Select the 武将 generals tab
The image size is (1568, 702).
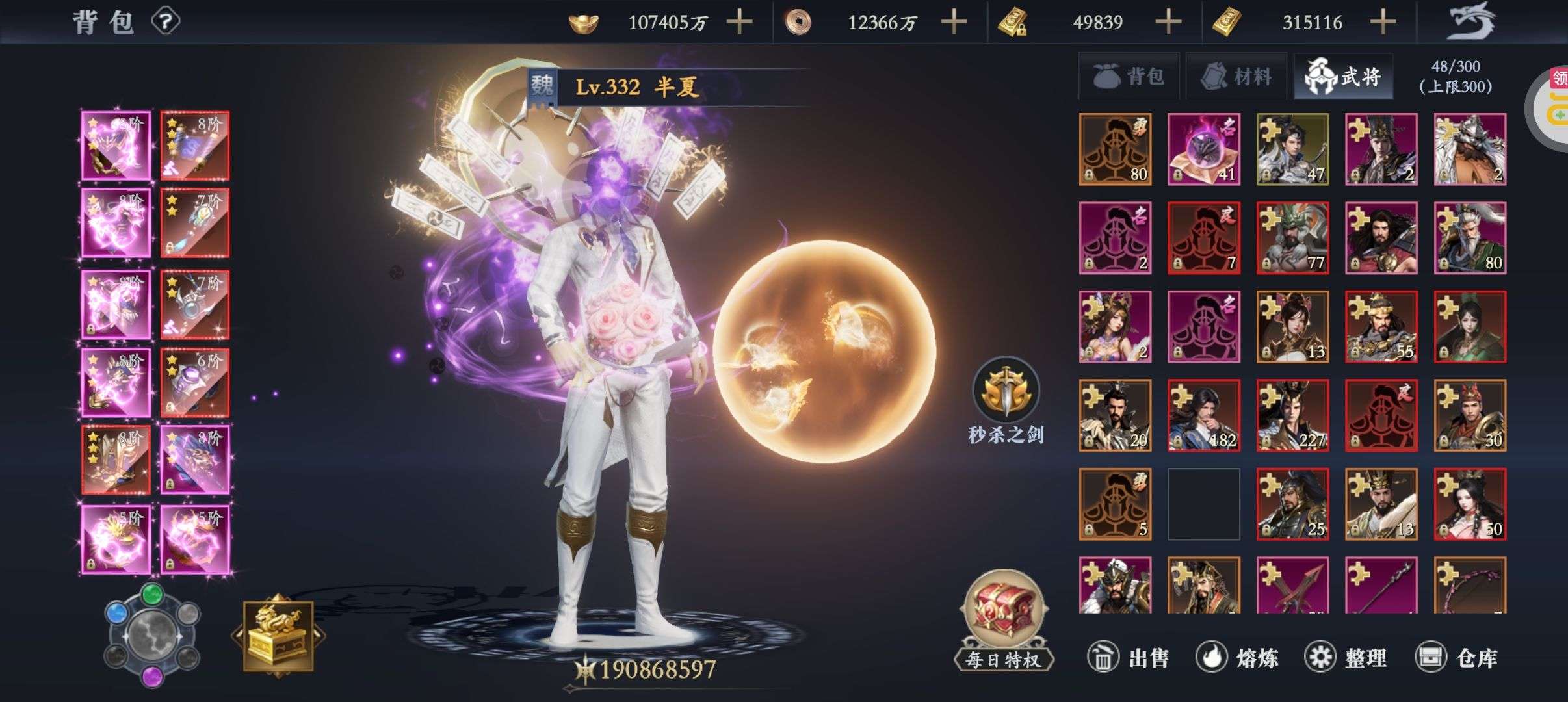[x=1343, y=77]
